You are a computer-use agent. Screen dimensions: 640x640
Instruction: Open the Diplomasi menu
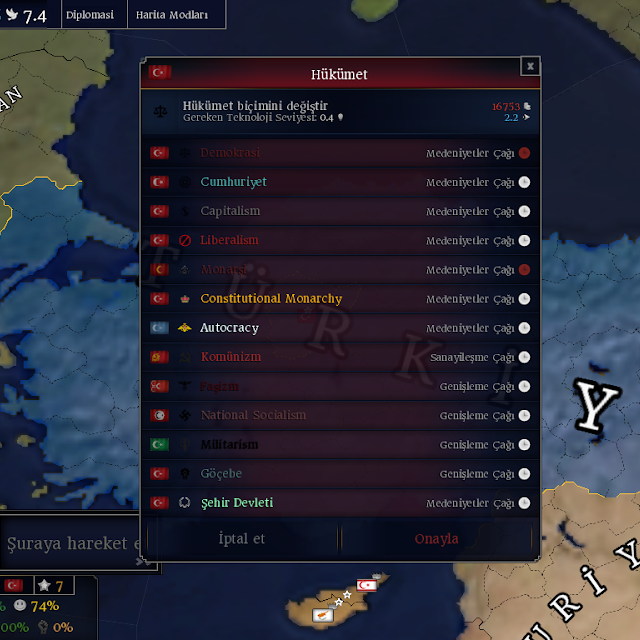[90, 15]
